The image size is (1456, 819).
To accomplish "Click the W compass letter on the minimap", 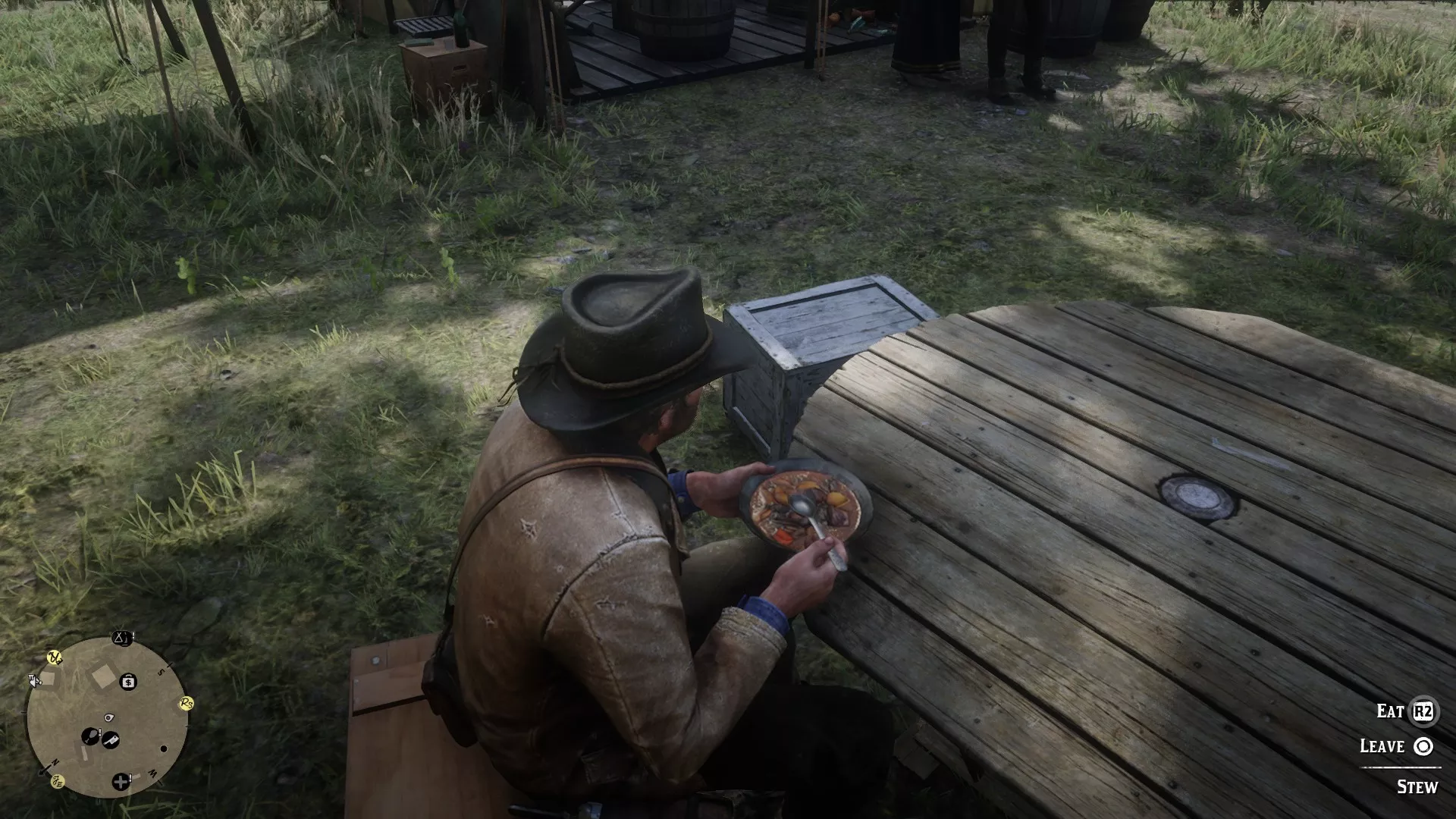I will tap(151, 773).
